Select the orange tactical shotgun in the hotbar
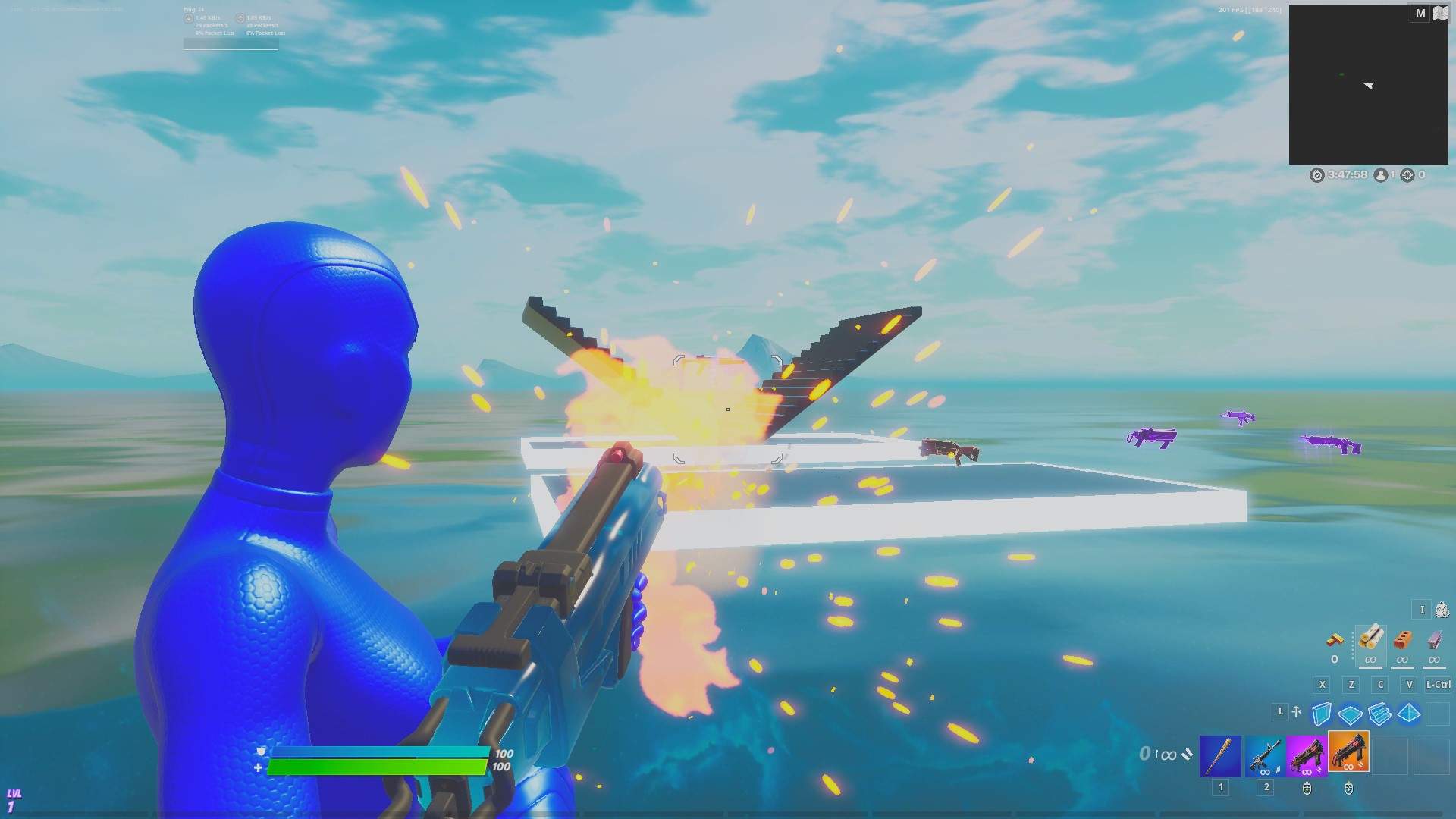The height and width of the screenshot is (819, 1456). point(1348,753)
